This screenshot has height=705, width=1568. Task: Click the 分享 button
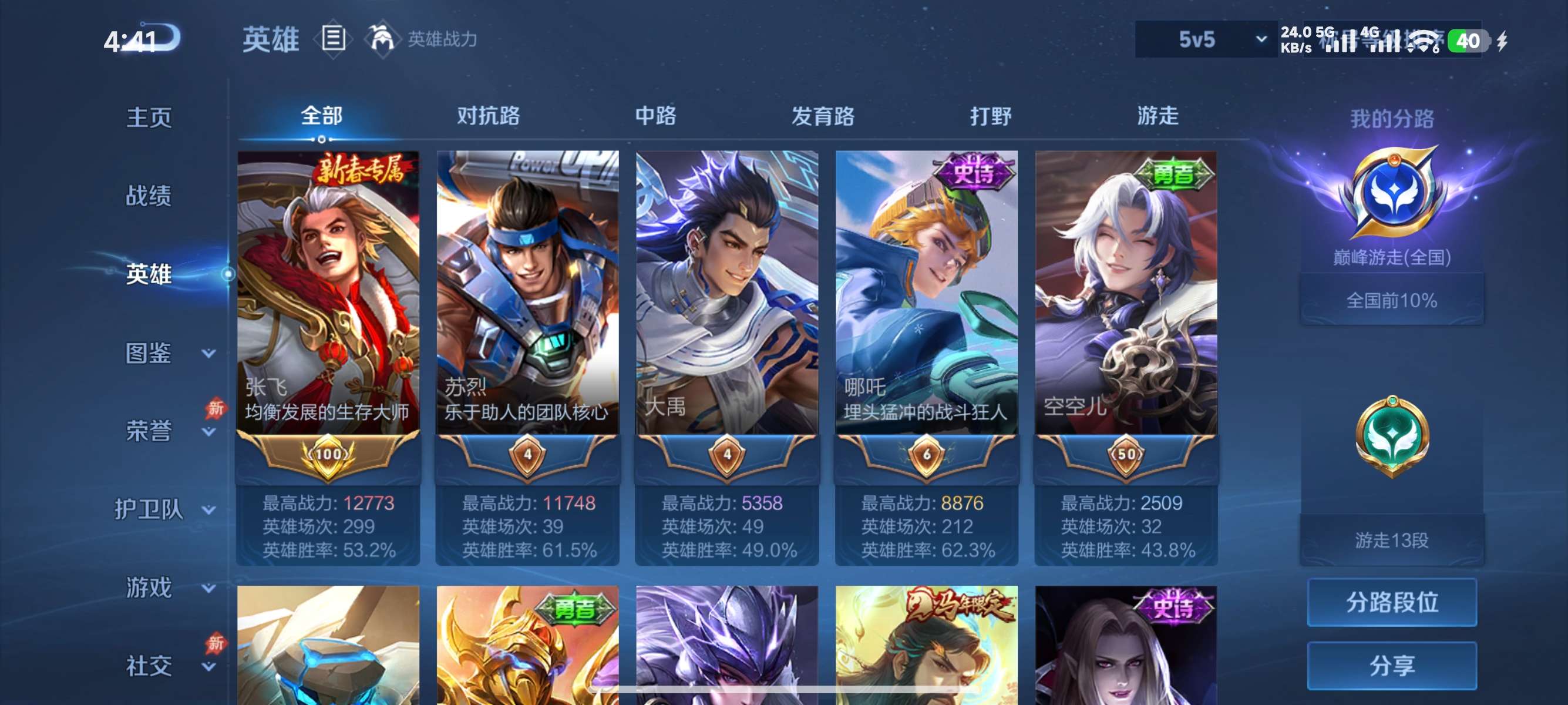coord(1394,666)
